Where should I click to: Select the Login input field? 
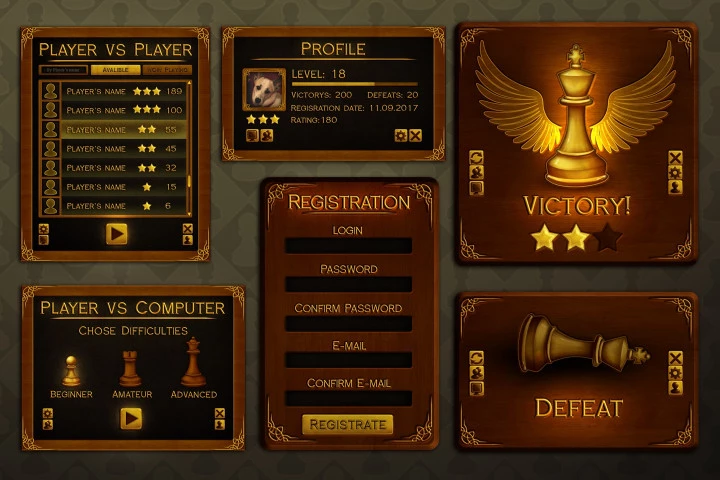[x=348, y=246]
